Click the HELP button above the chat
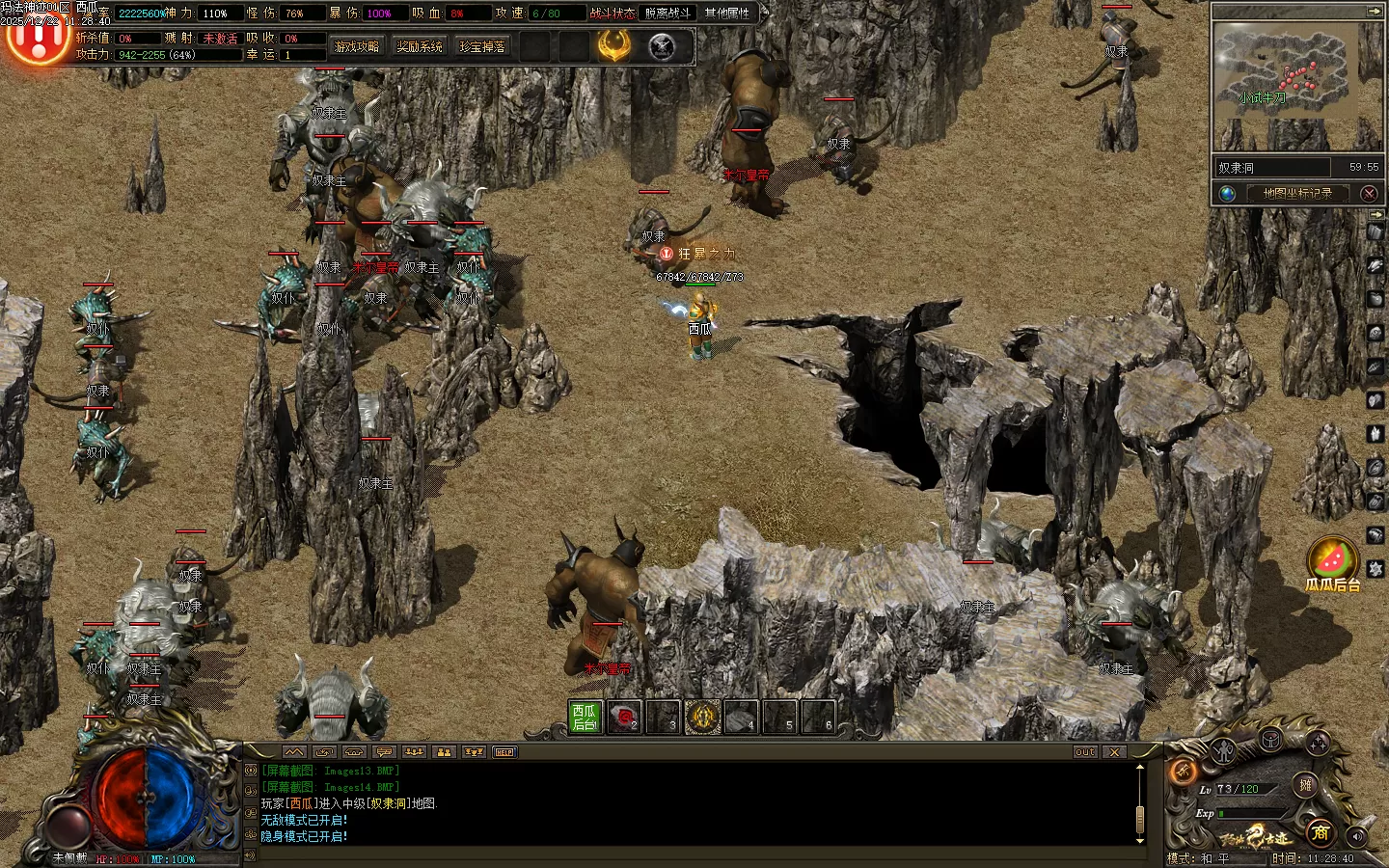 [504, 752]
